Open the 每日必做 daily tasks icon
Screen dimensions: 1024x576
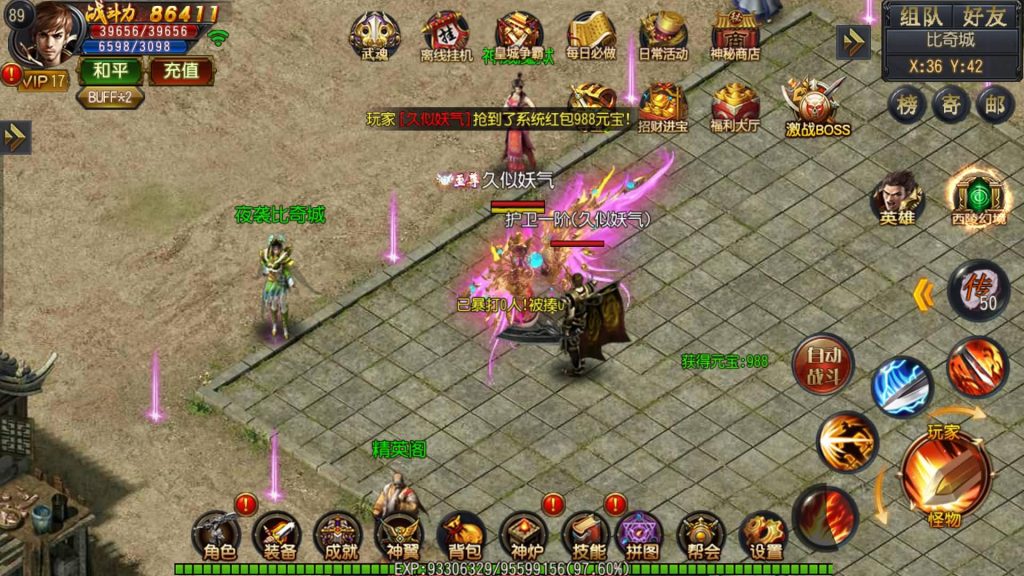(590, 36)
